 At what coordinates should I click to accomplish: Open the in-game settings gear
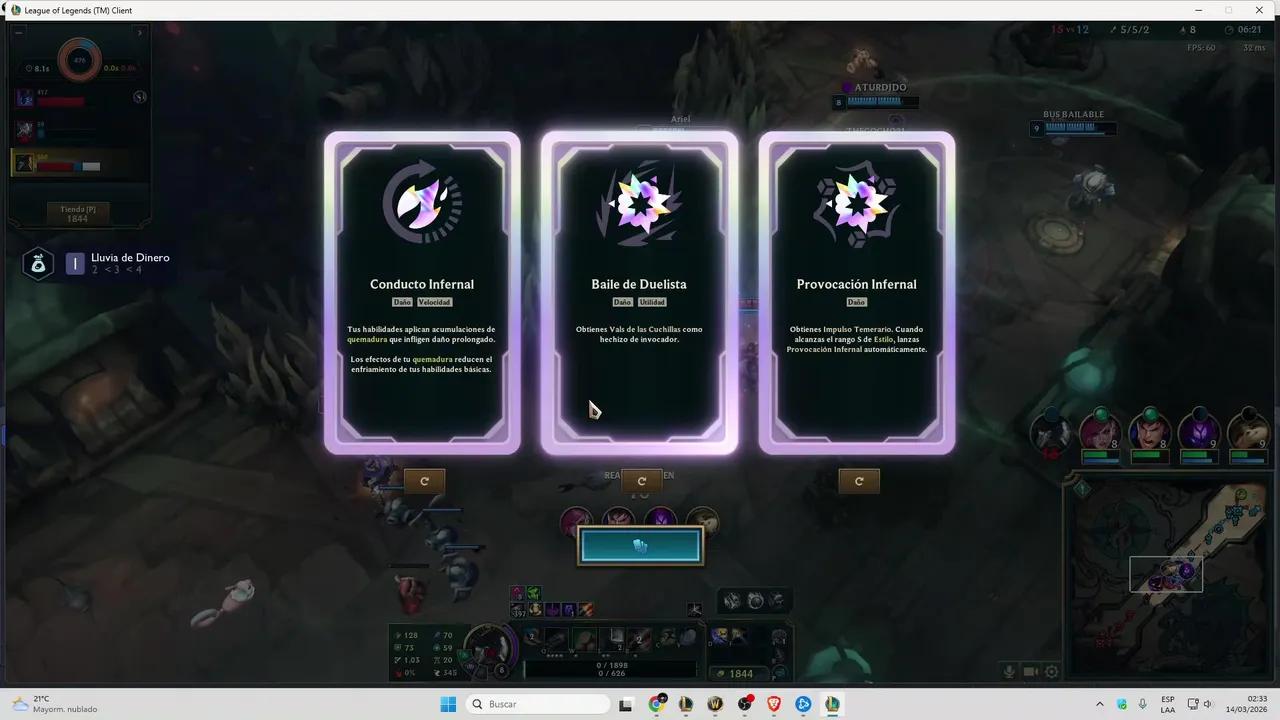pos(1052,672)
